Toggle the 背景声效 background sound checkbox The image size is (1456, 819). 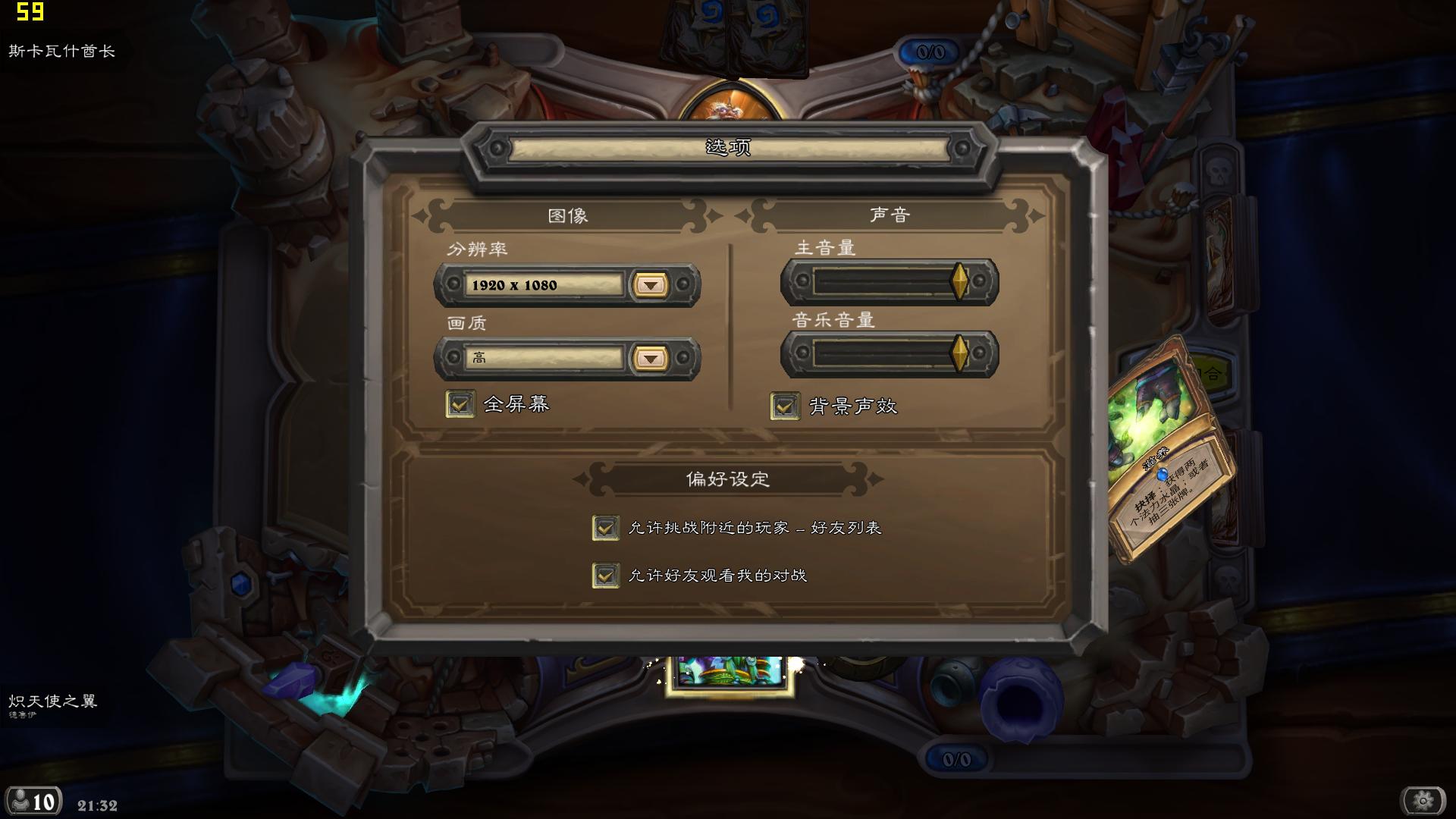pyautogui.click(x=785, y=406)
